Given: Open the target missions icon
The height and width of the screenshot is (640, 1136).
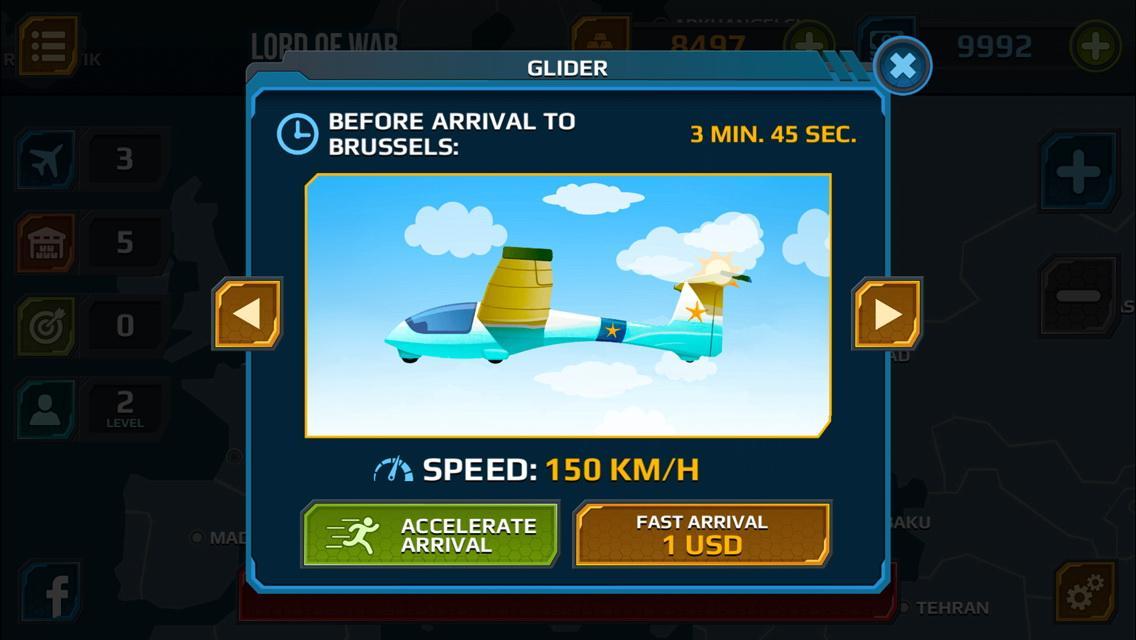Looking at the screenshot, I should [x=47, y=326].
